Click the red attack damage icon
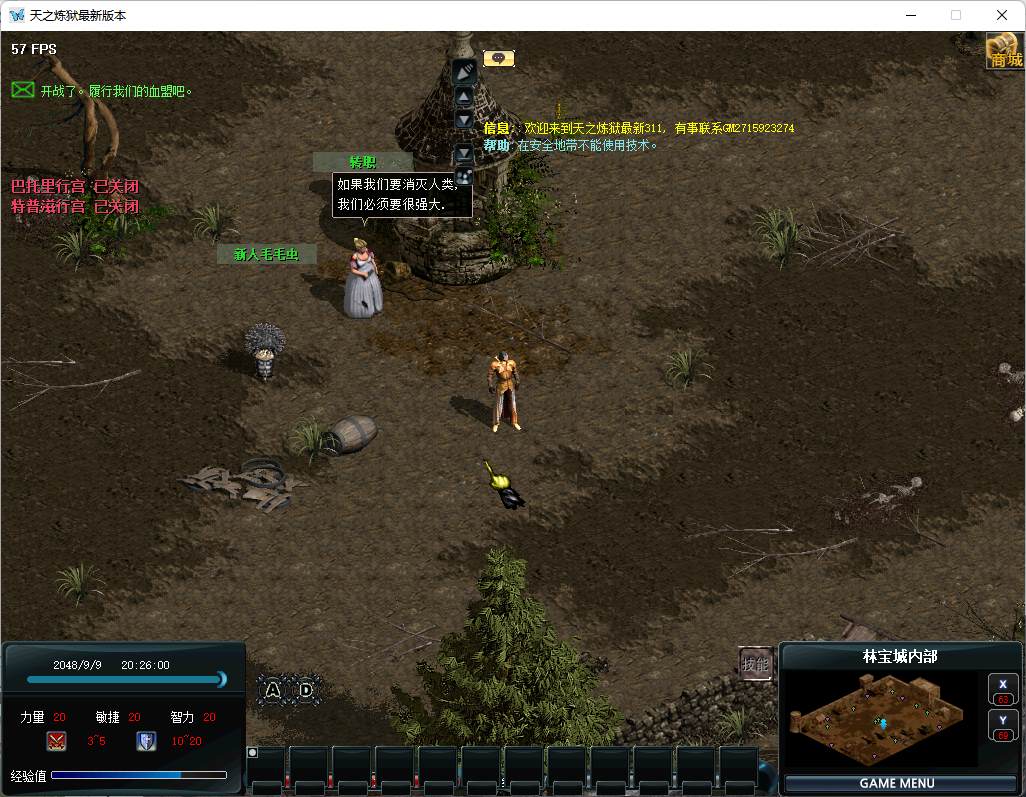The image size is (1026, 797). [56, 741]
